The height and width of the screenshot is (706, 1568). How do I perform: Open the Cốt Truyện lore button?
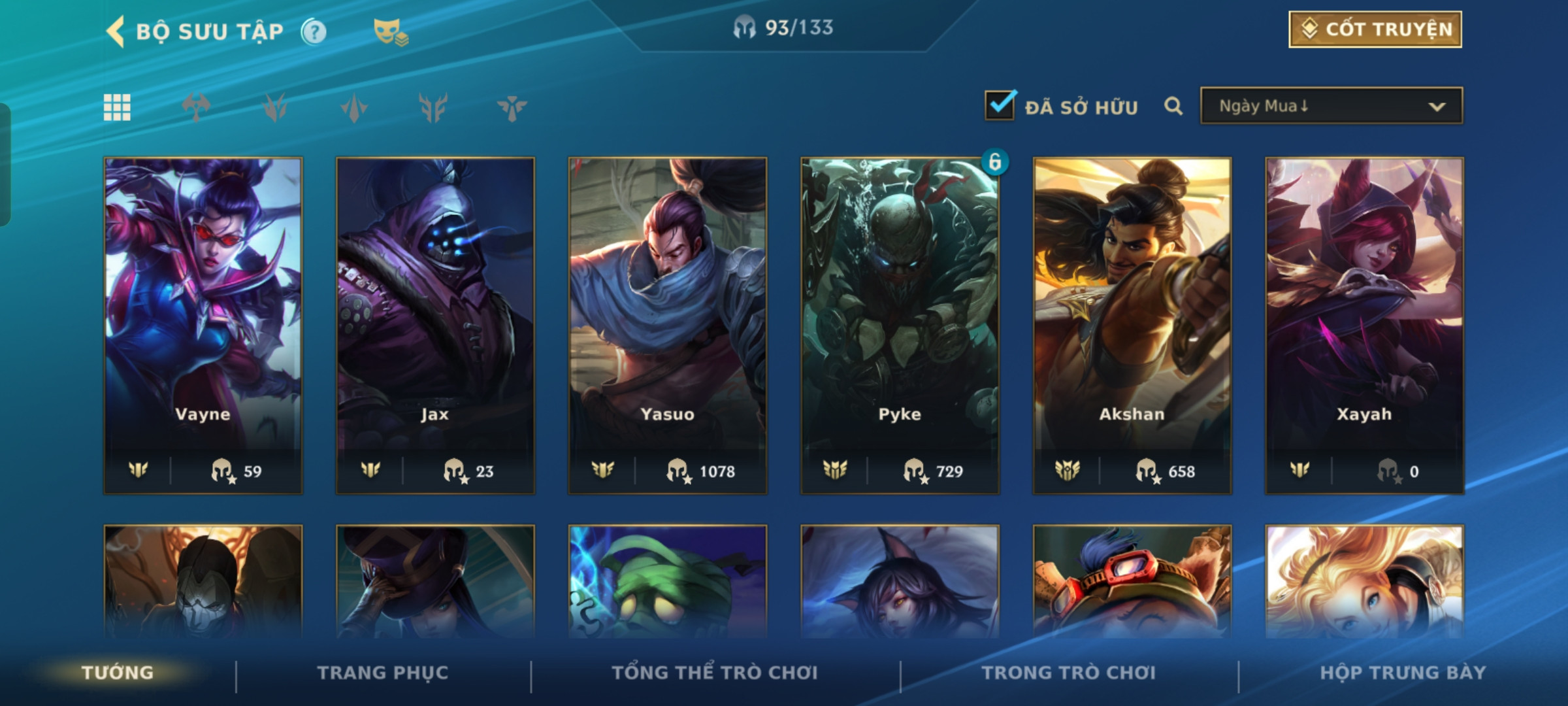[x=1375, y=29]
